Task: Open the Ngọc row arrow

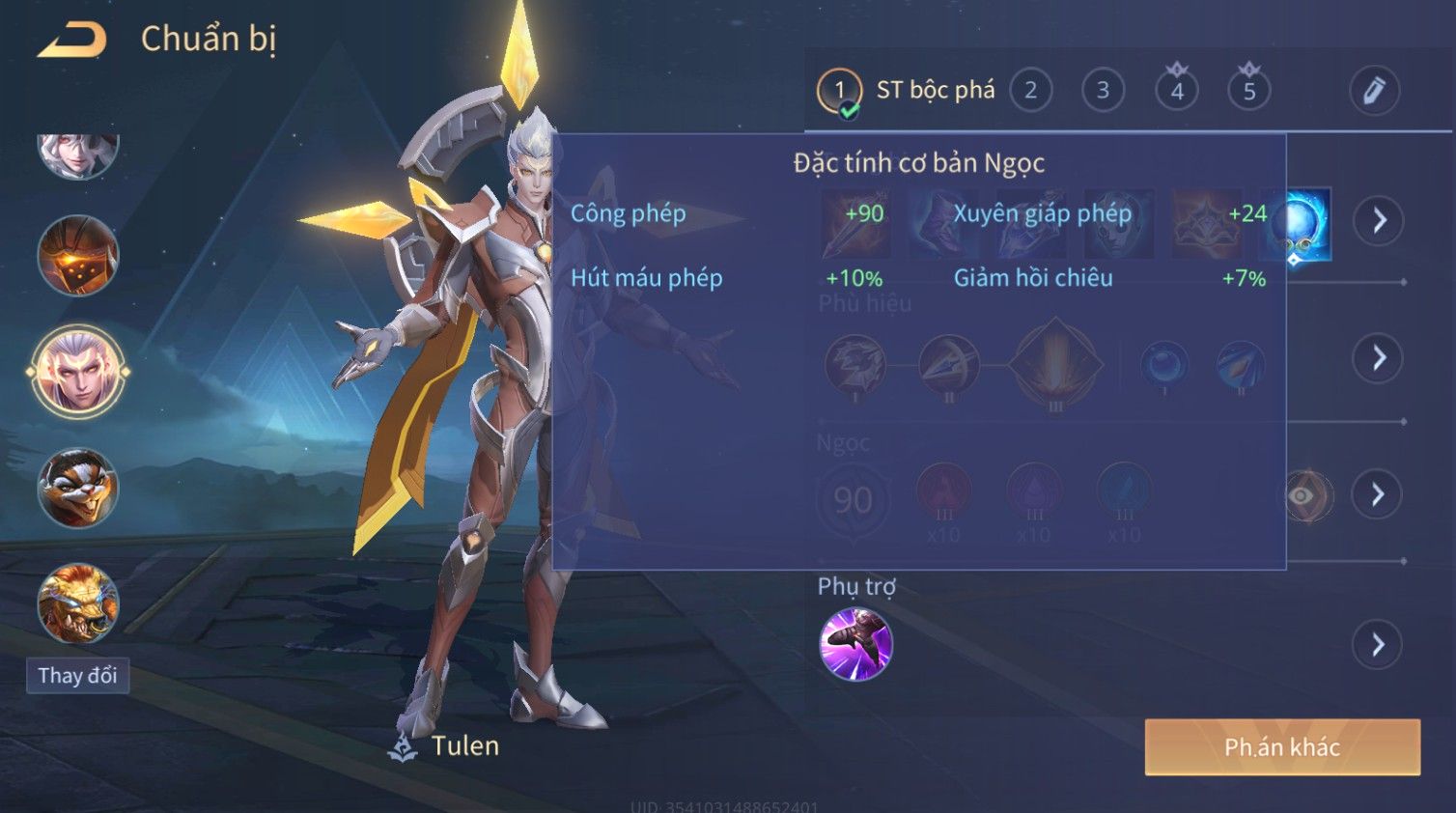Action: [1378, 494]
